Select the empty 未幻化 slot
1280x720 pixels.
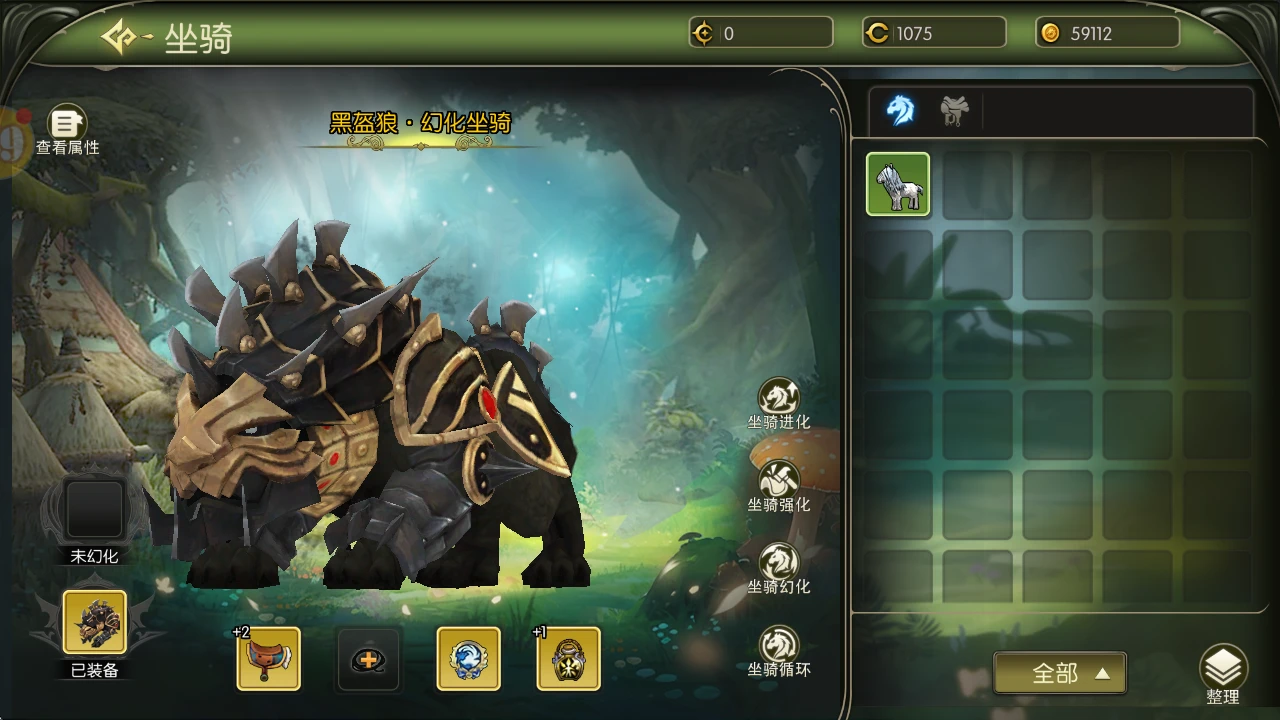tap(94, 510)
